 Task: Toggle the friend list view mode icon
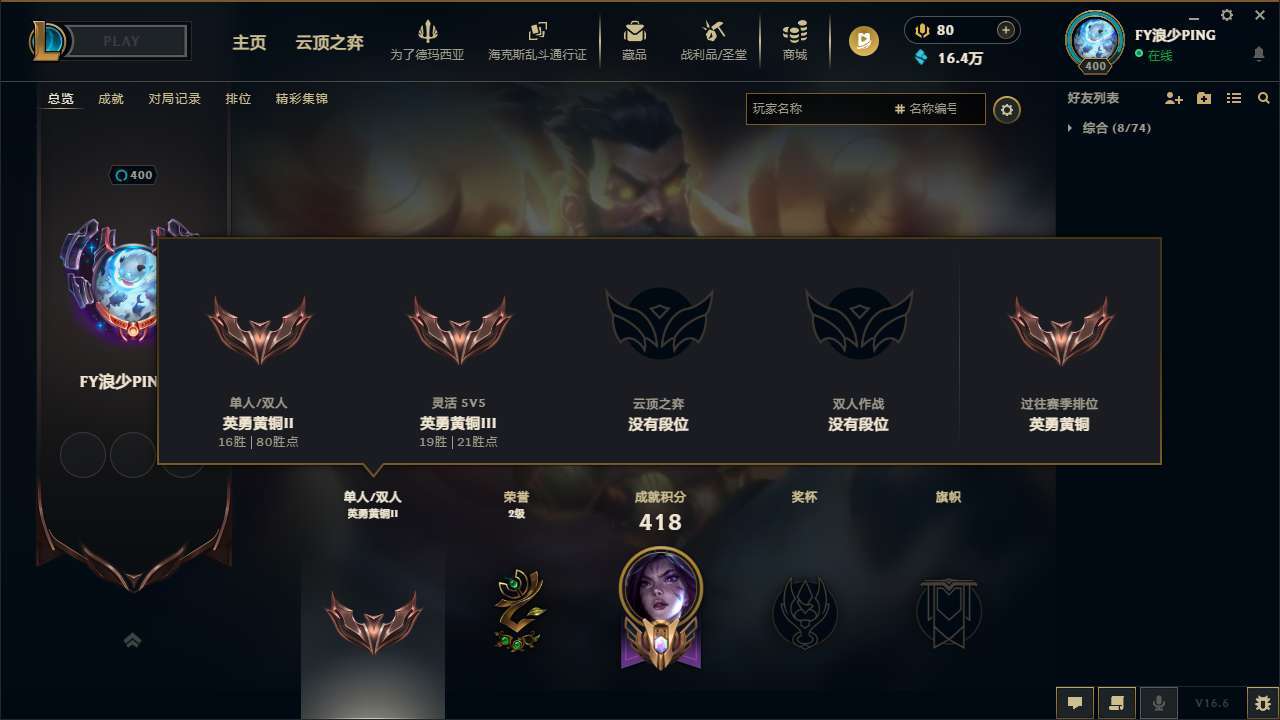coord(1234,98)
